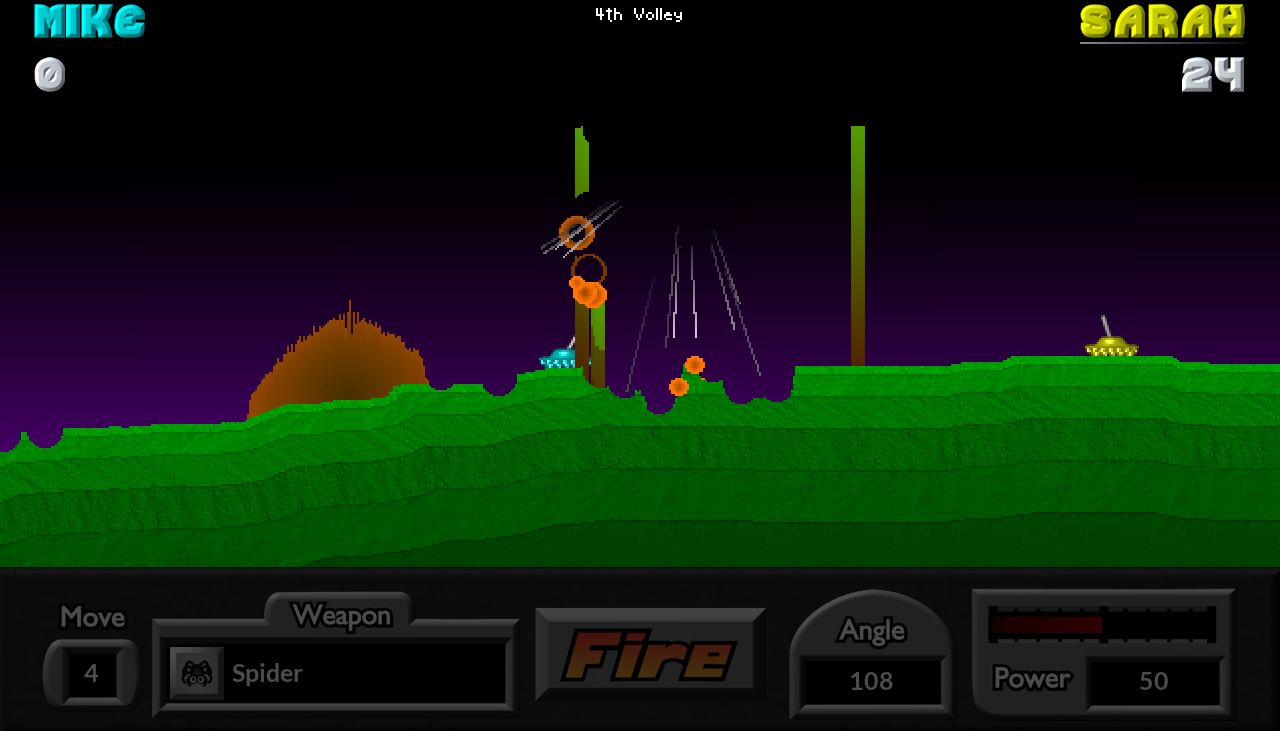Set power on the red power bar
The height and width of the screenshot is (731, 1280).
coord(1102,625)
